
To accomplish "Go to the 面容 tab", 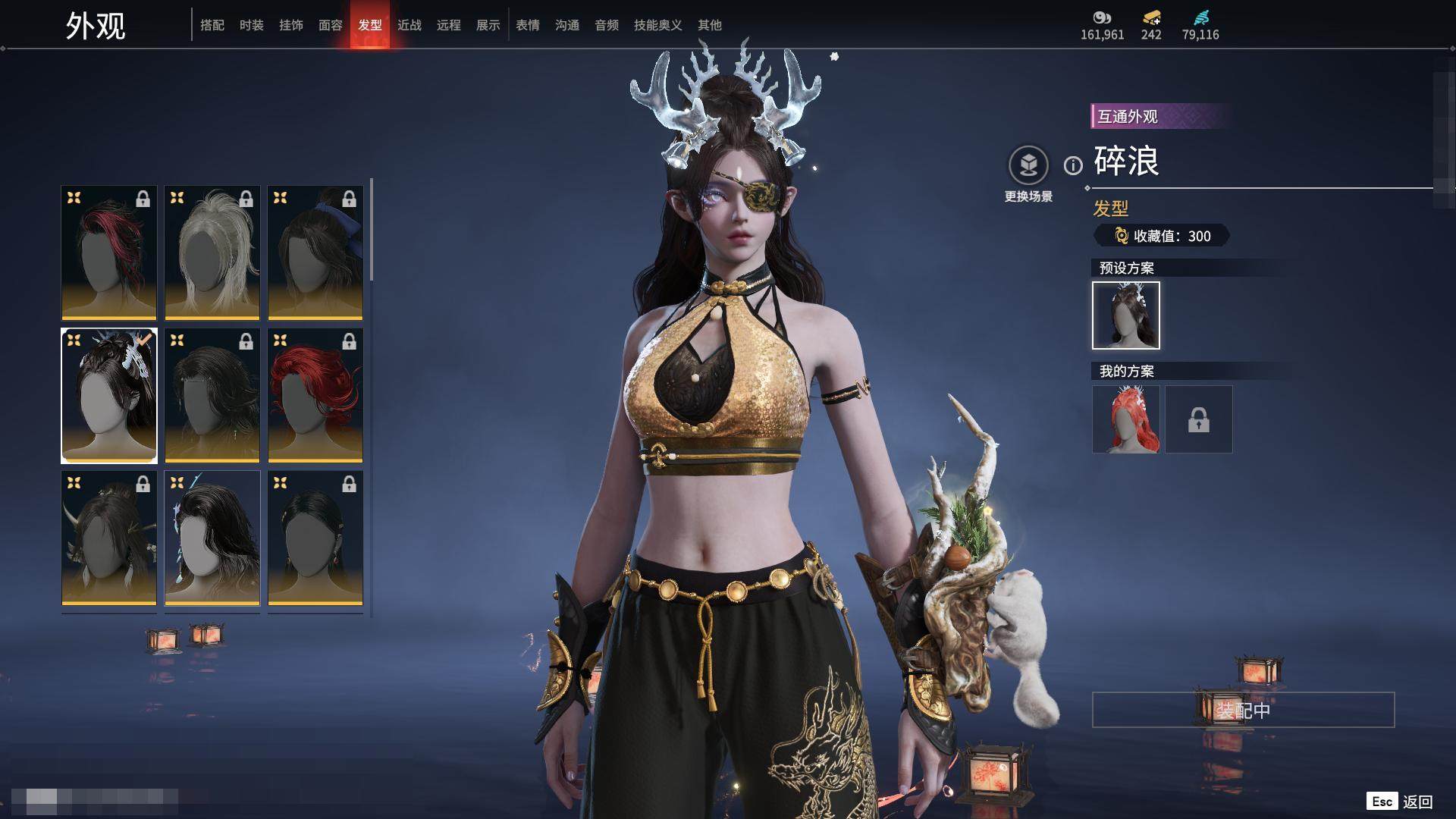I will tap(331, 25).
